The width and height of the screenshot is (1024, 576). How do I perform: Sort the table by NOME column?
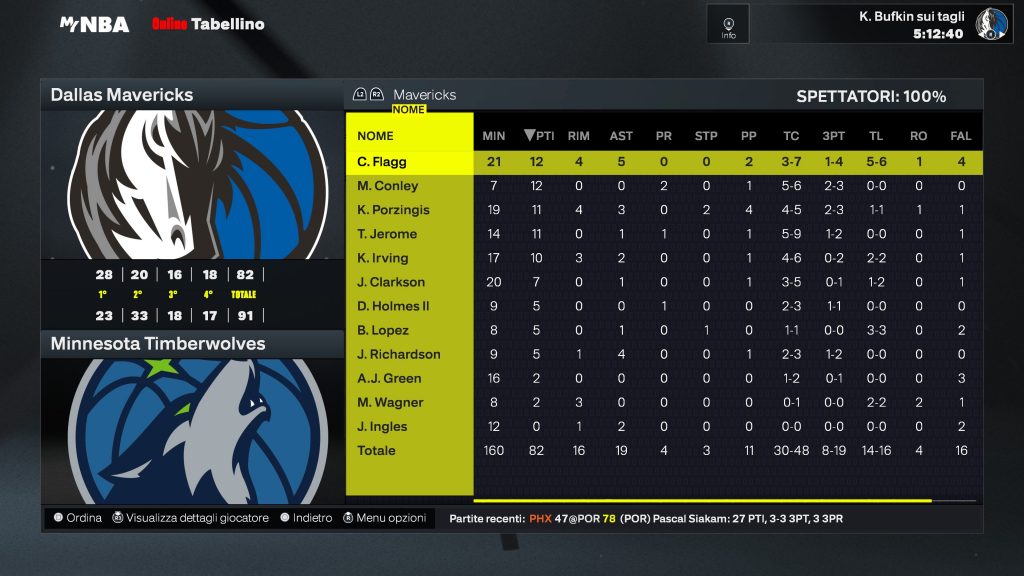376,136
